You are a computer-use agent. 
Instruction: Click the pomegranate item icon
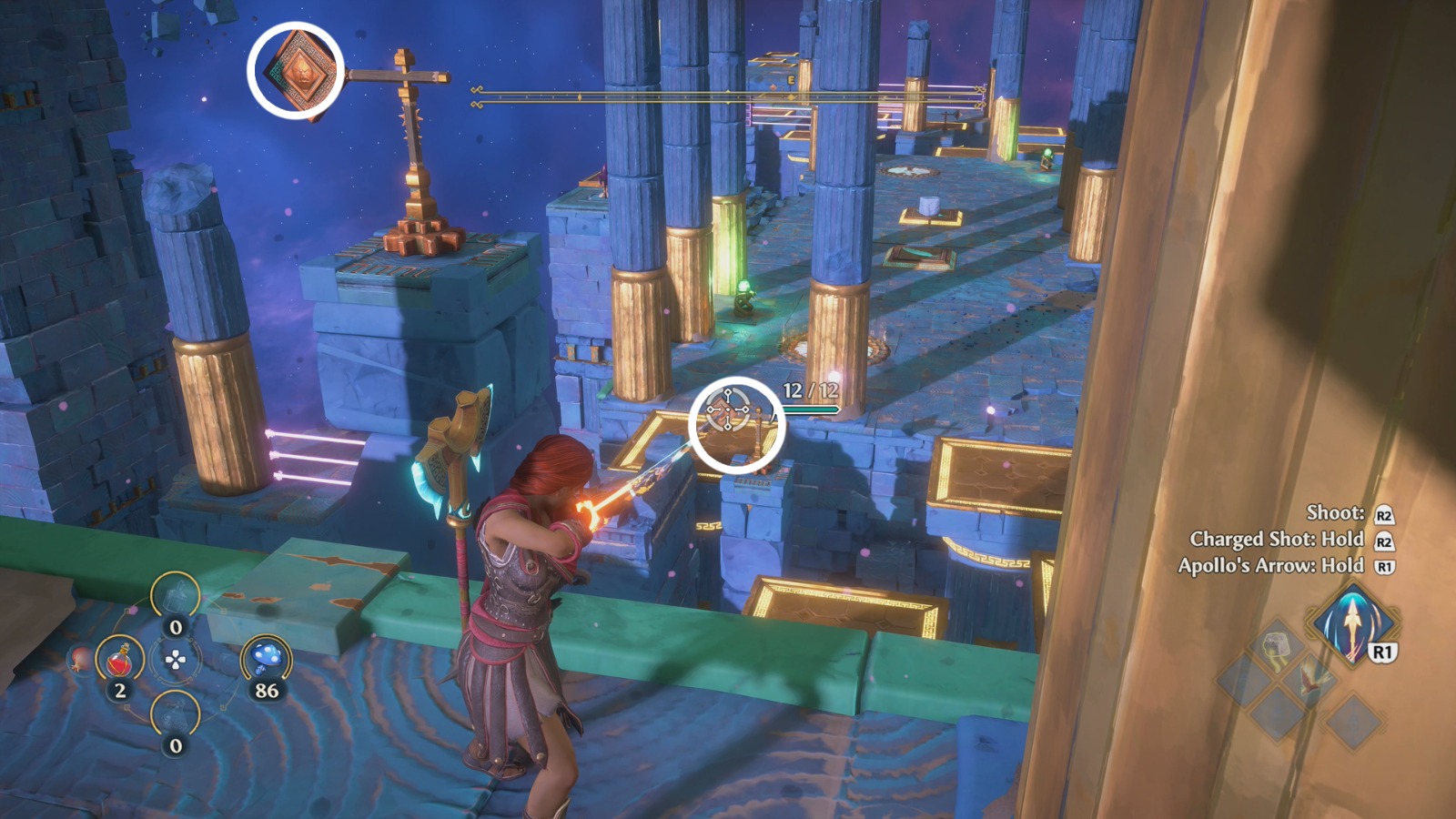(78, 659)
